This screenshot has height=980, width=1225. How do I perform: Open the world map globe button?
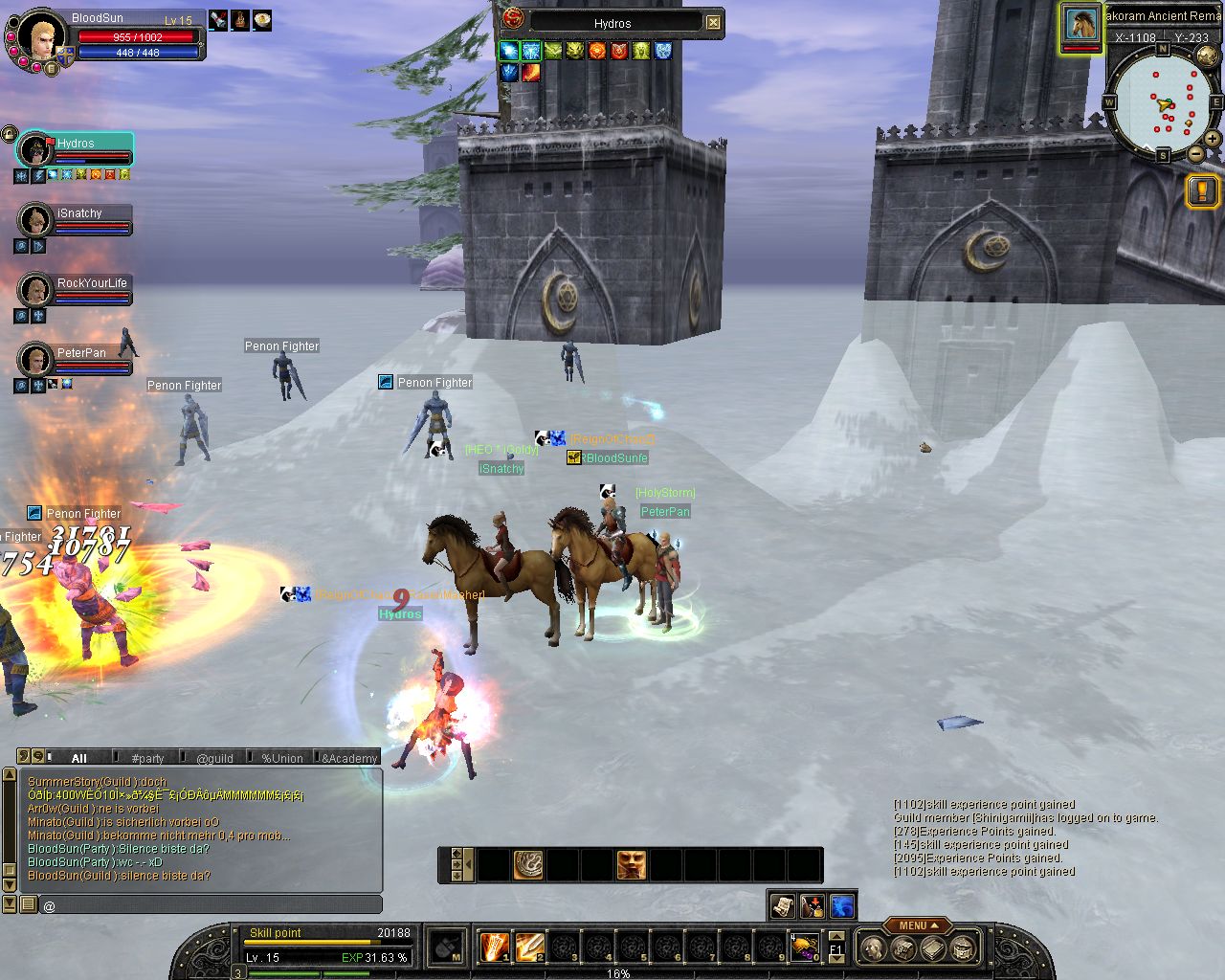[x=1207, y=56]
